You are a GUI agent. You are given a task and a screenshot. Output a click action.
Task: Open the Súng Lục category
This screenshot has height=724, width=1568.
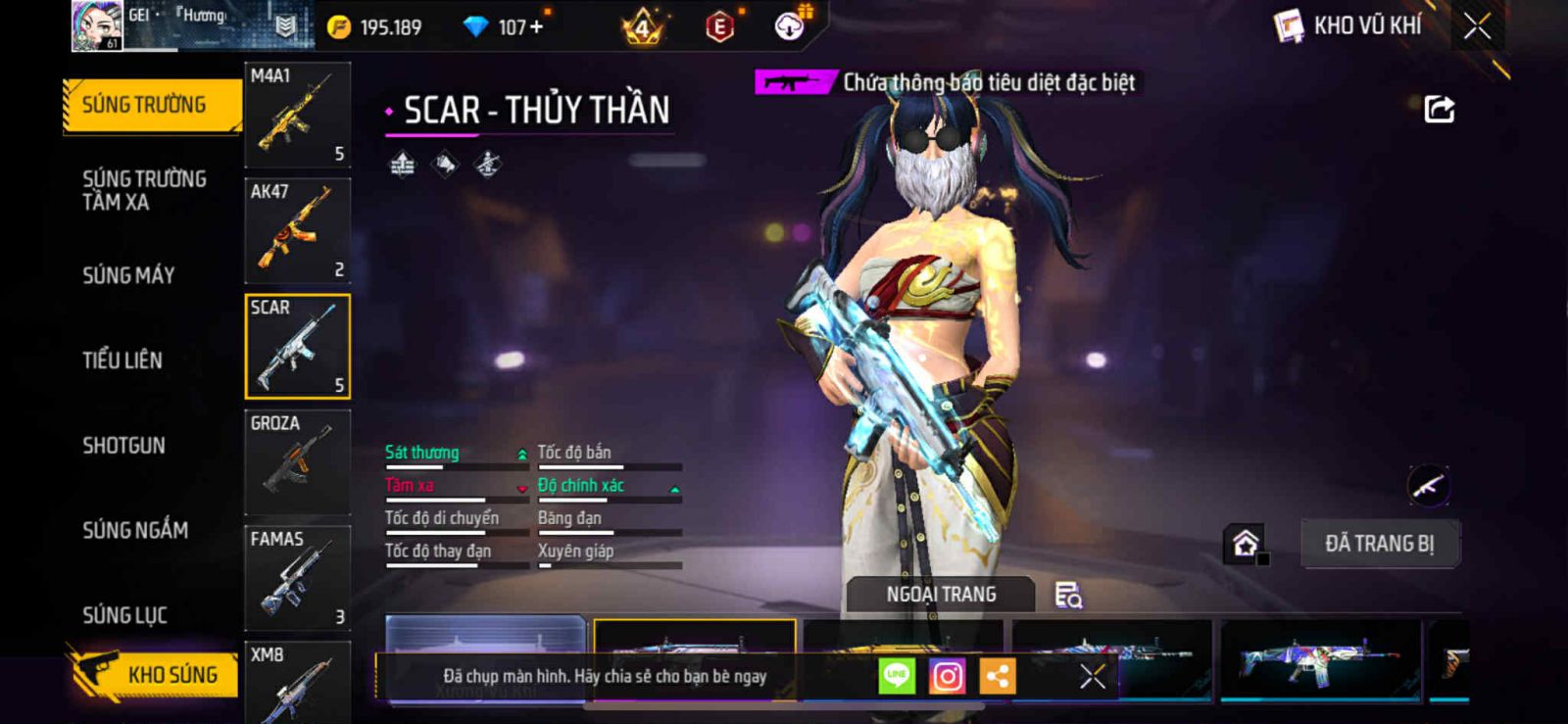124,615
